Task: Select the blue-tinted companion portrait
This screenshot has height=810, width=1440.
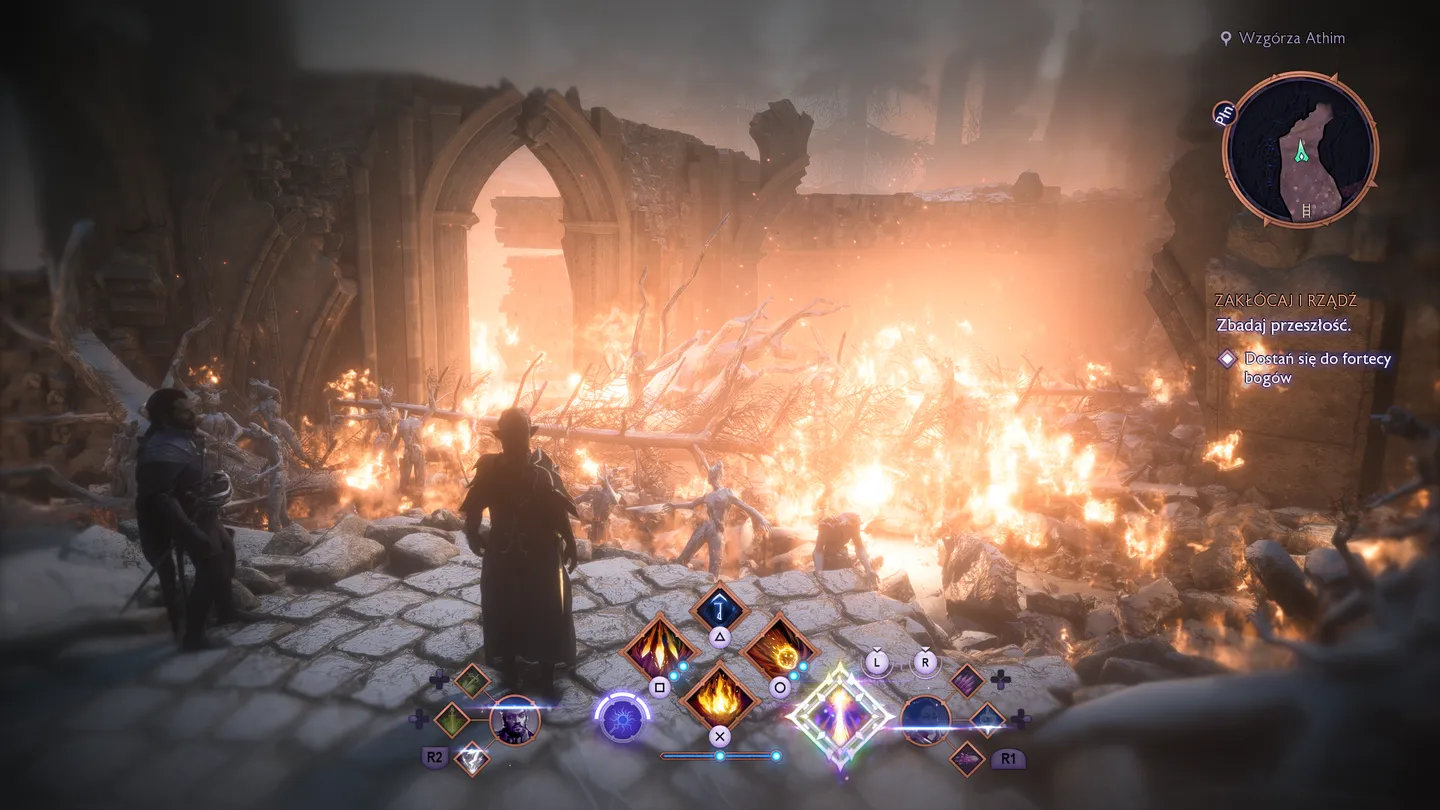Action: [x=925, y=720]
